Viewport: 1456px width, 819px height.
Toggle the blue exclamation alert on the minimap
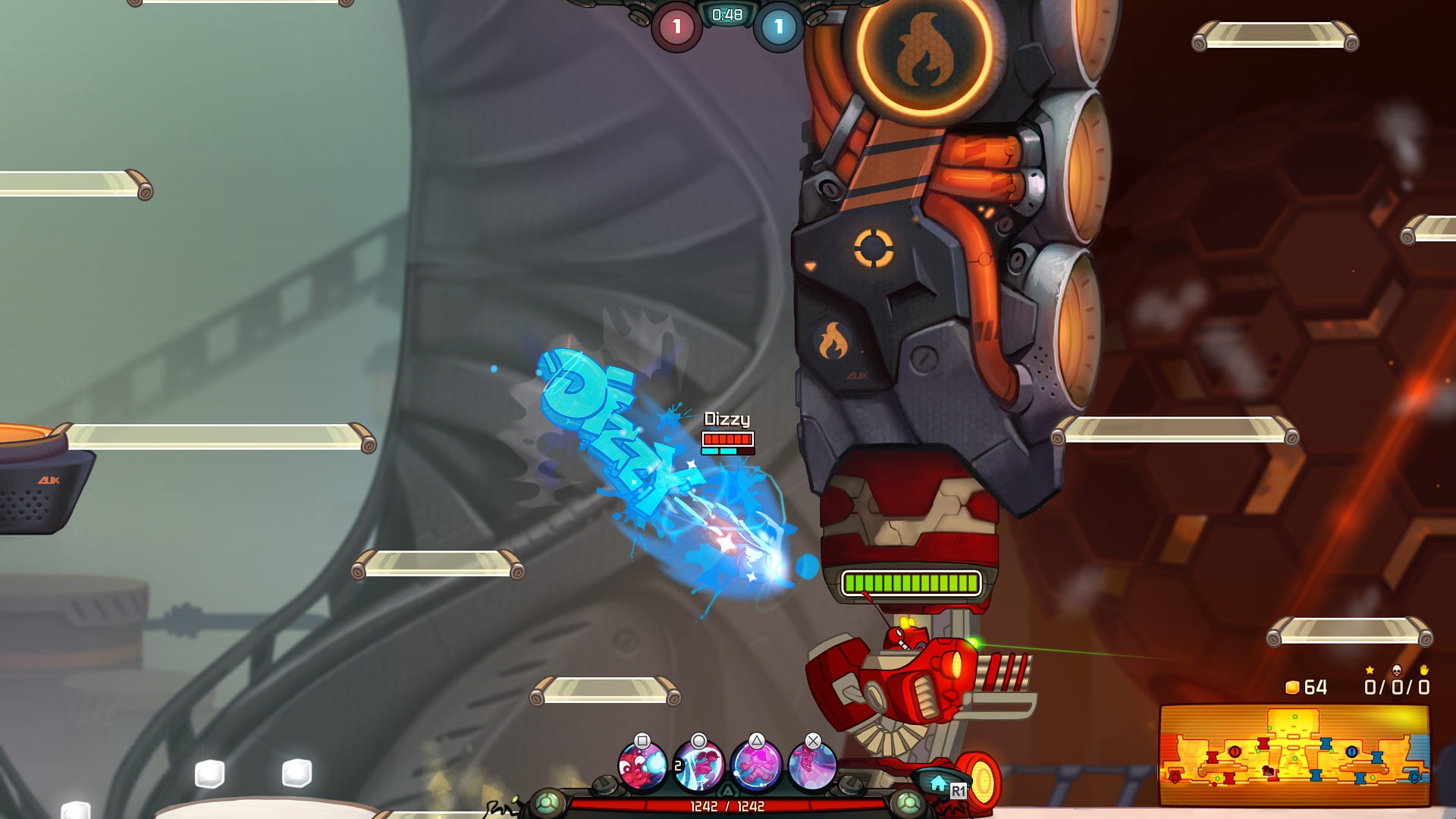click(x=1351, y=752)
